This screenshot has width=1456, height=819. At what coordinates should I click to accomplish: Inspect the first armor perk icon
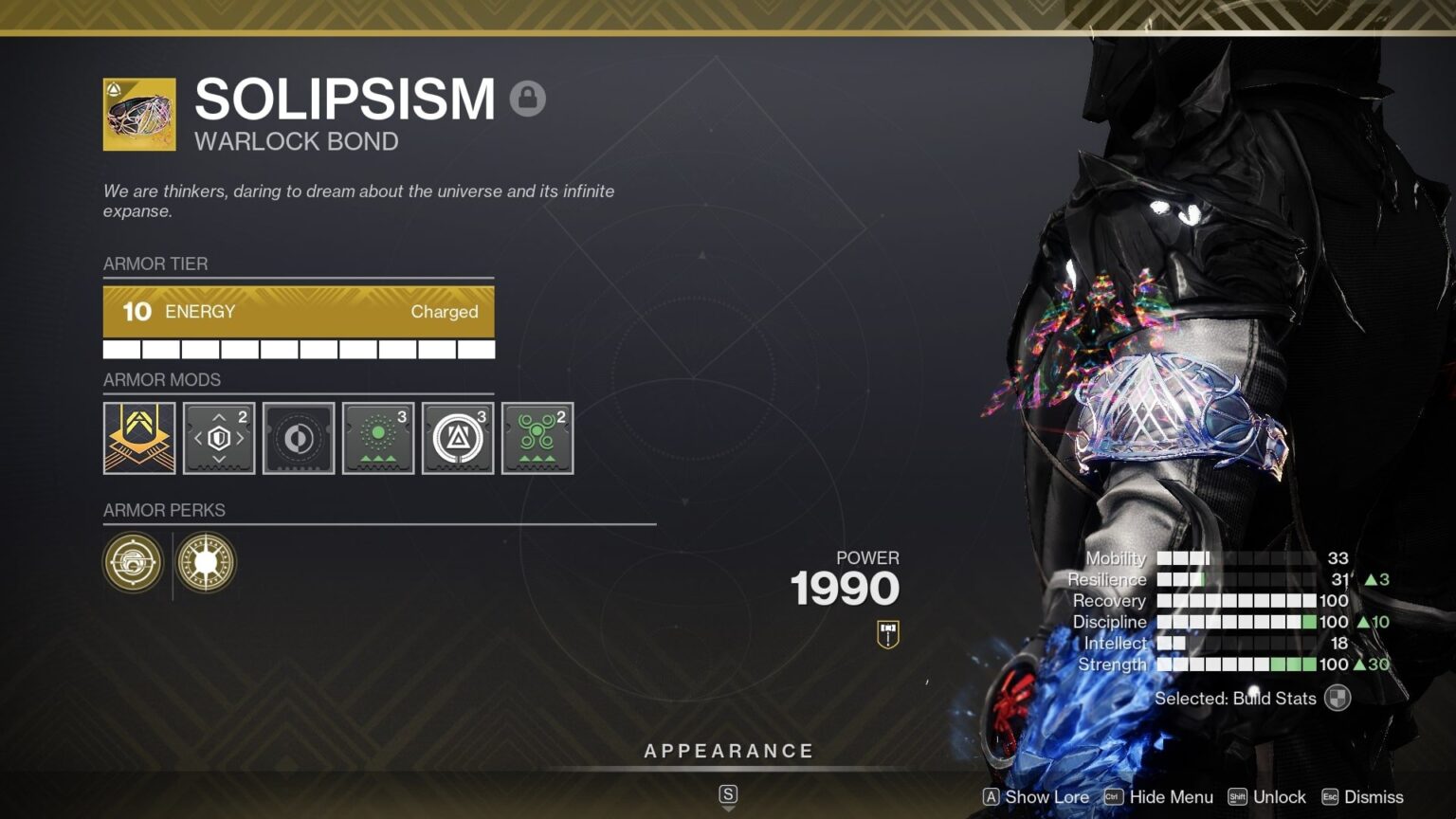tap(133, 563)
